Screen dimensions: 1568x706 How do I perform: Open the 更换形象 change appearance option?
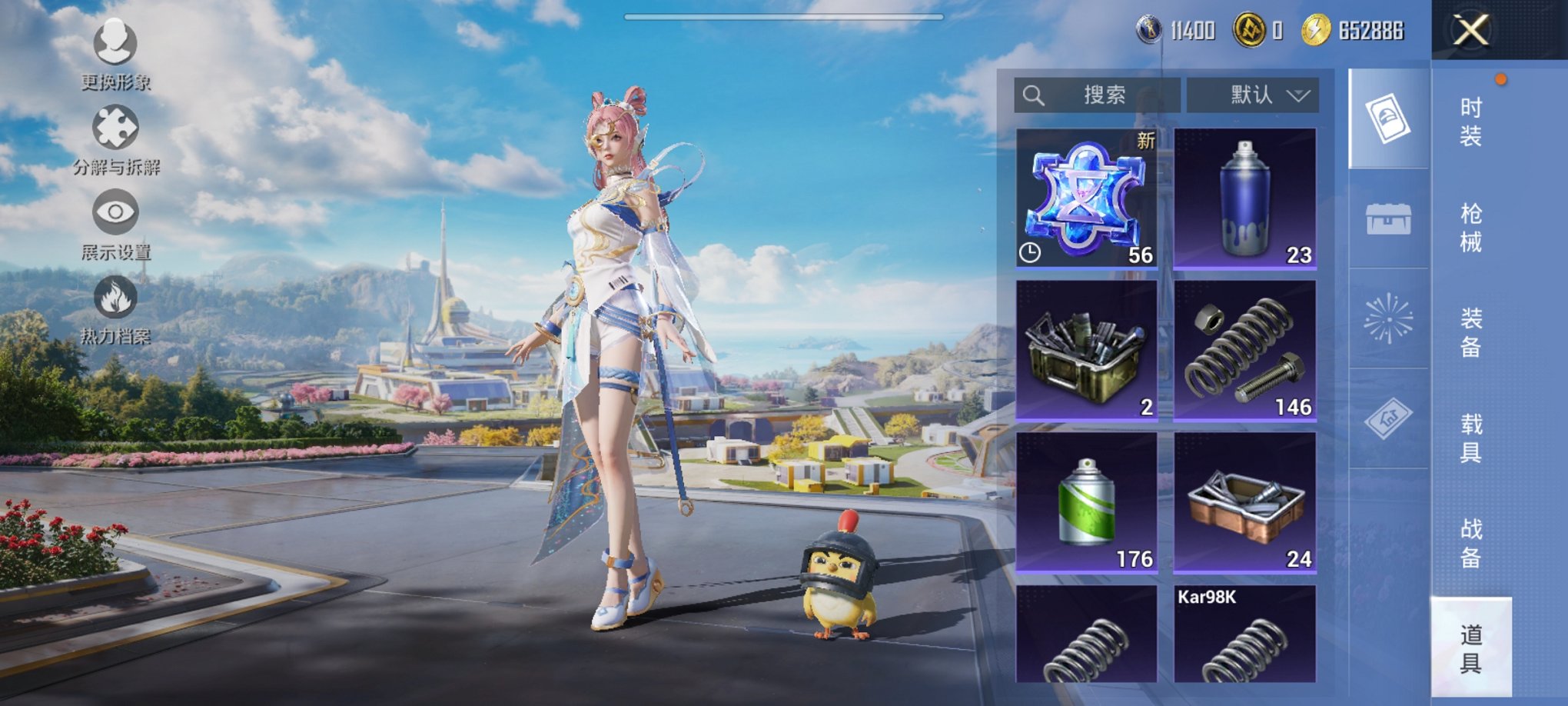pos(115,52)
